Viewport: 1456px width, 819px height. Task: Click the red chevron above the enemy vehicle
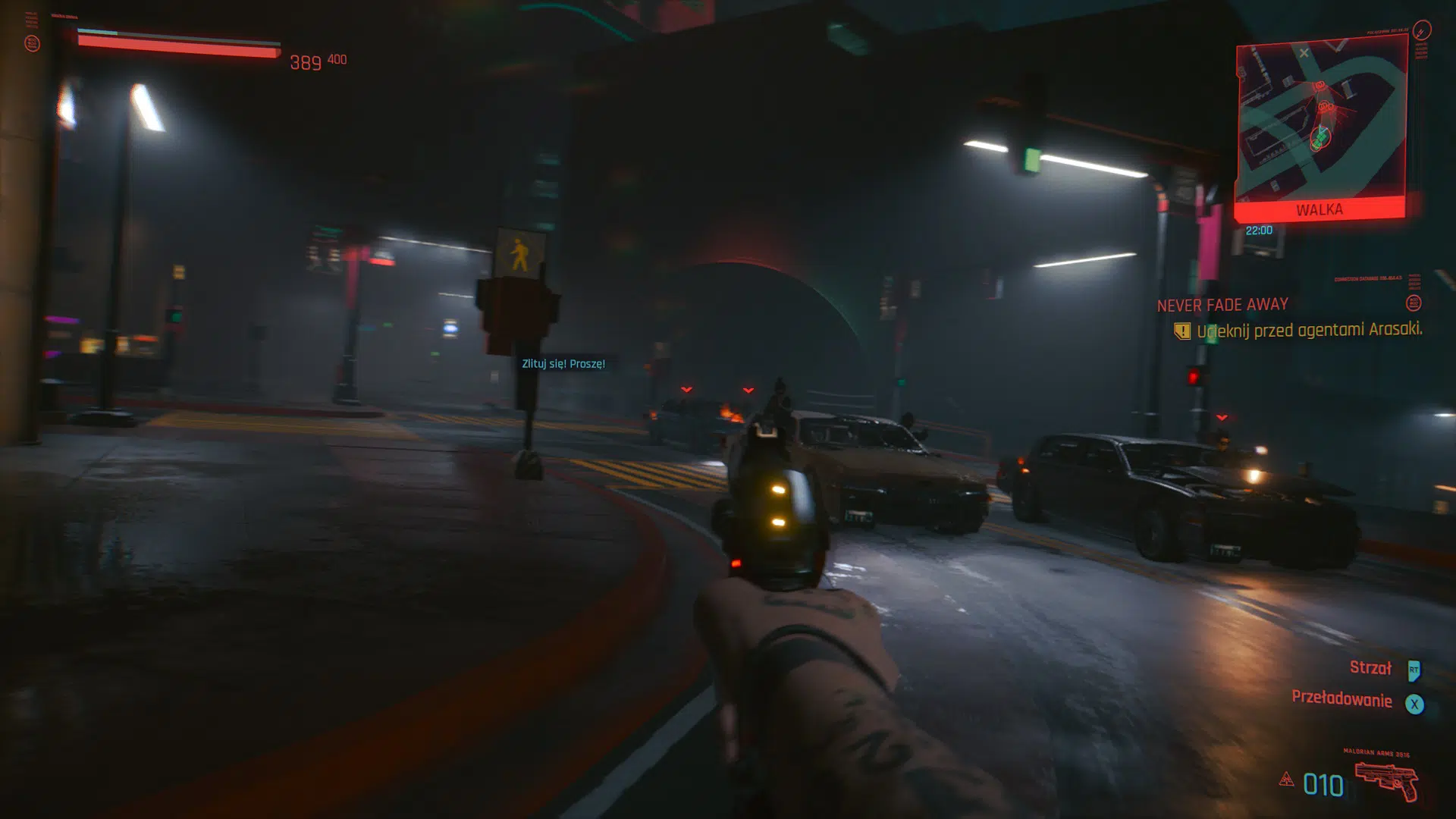pos(1222,416)
